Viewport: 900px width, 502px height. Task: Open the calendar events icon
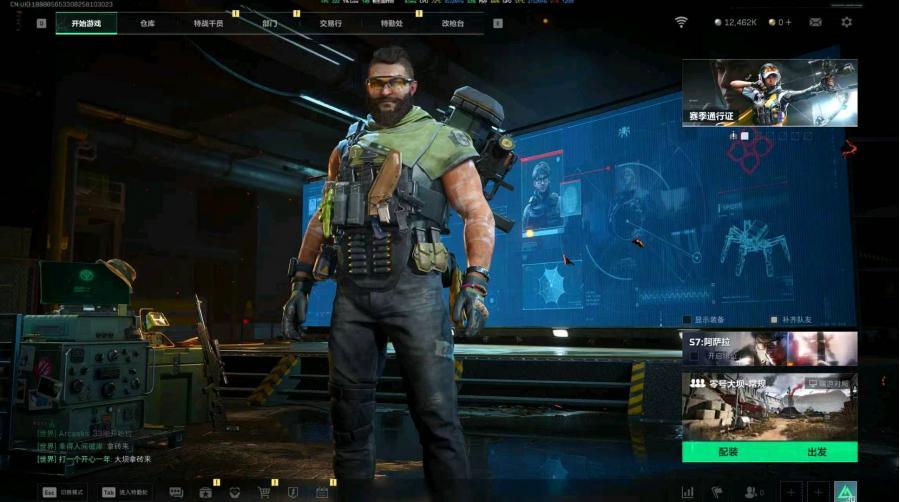coord(322,492)
